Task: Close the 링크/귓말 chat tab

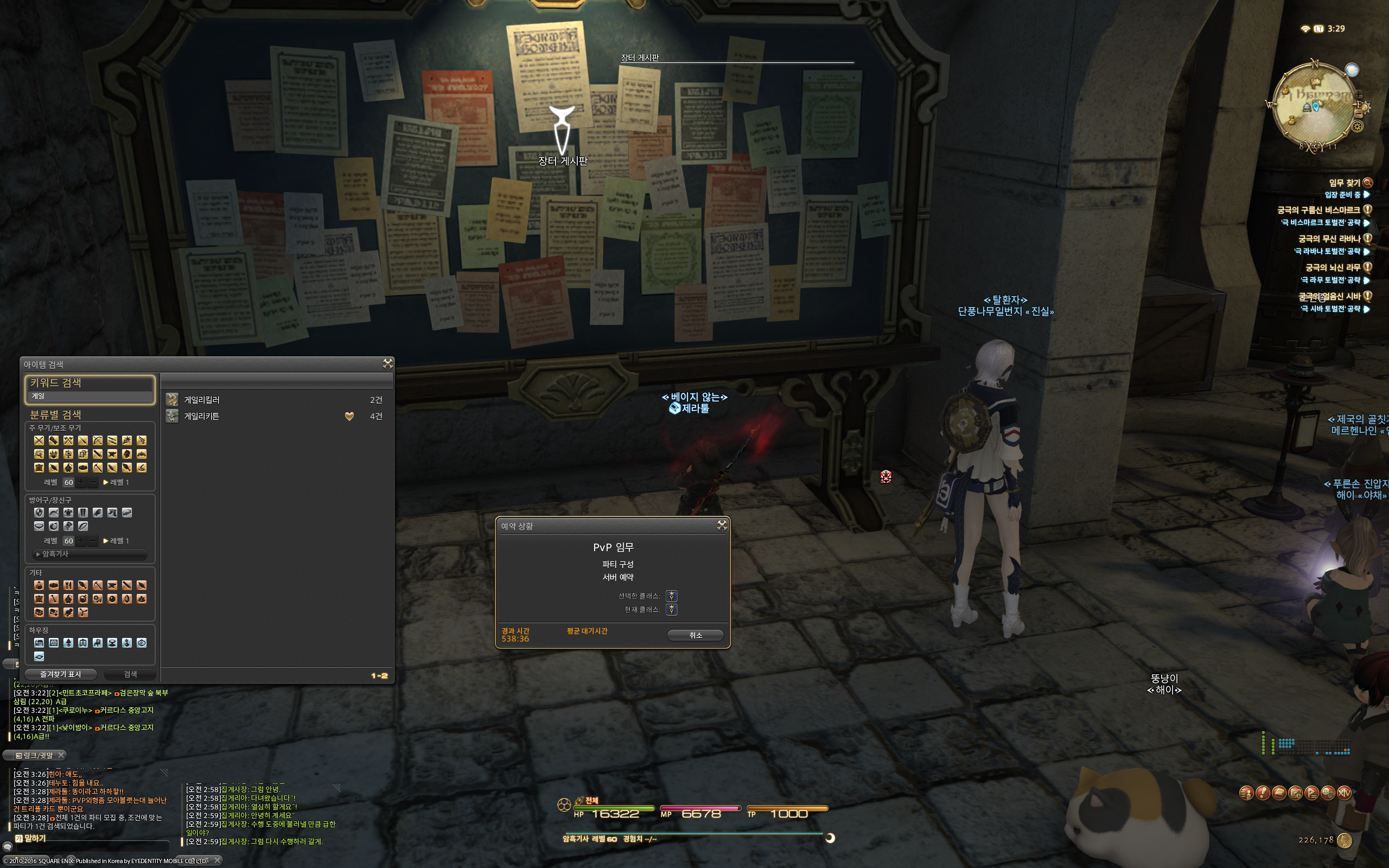Action: [61, 755]
